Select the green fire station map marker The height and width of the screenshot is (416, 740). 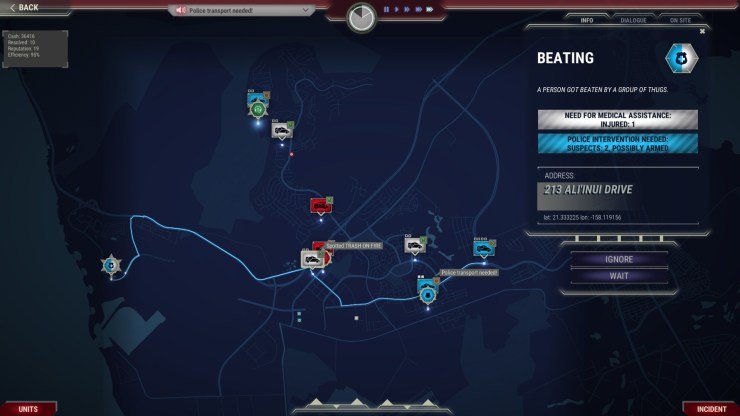pos(258,107)
